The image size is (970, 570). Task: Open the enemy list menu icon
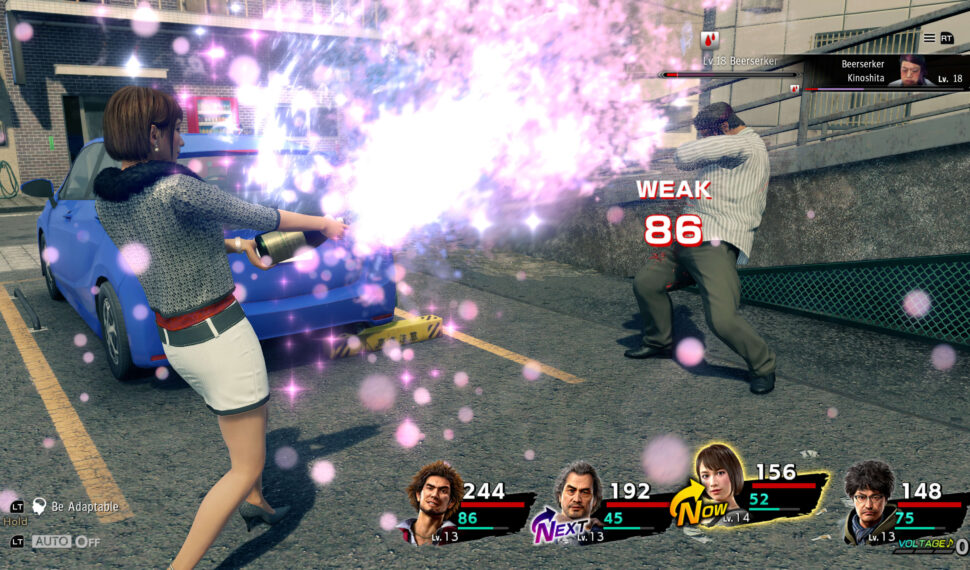[x=929, y=38]
